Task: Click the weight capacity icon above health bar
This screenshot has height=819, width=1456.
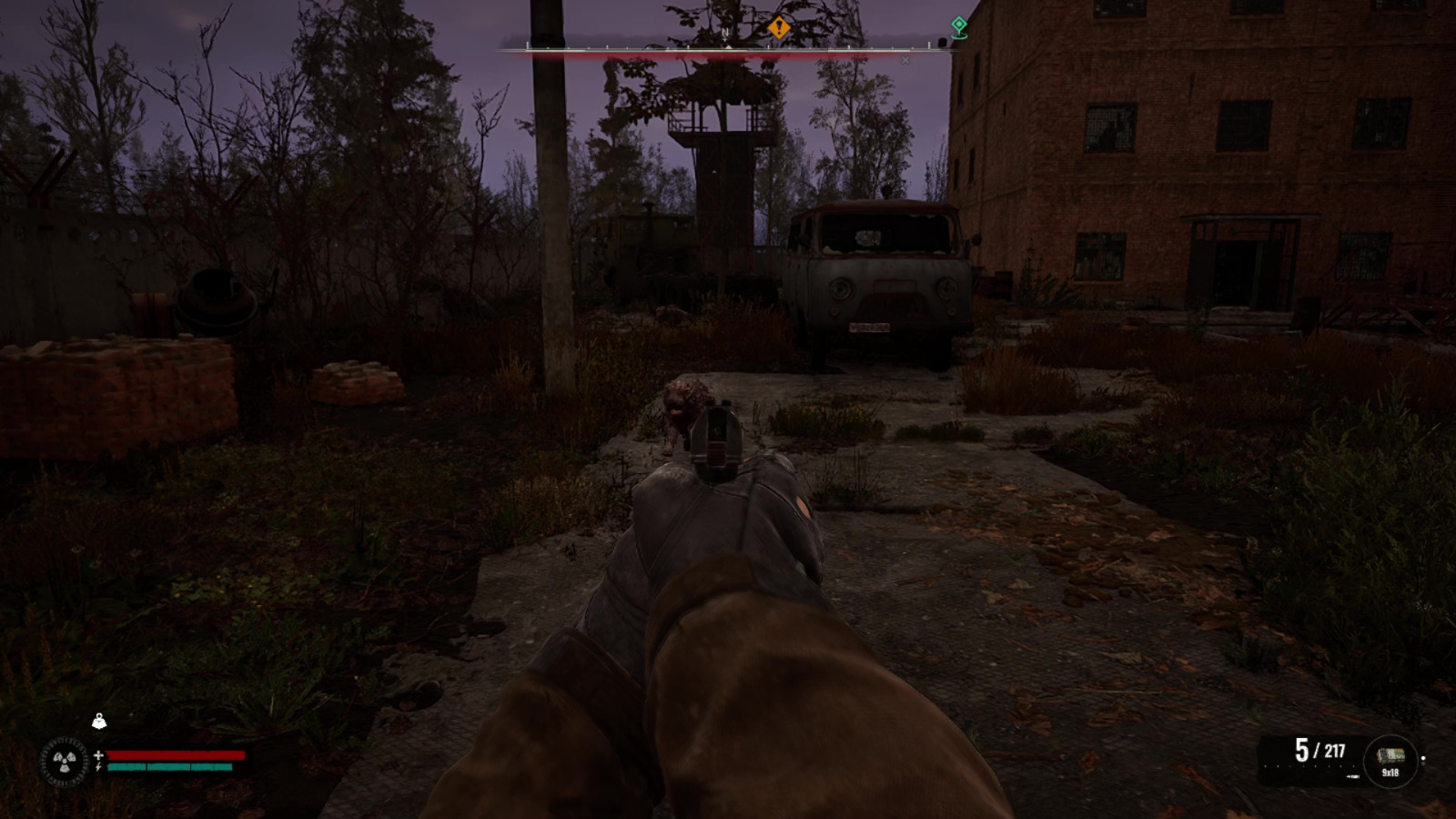Action: tap(99, 721)
